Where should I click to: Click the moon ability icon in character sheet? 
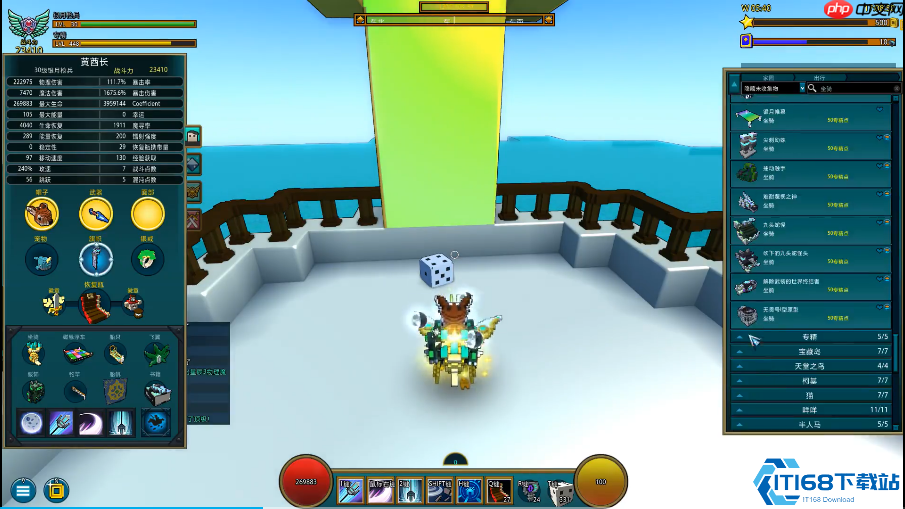click(31, 422)
